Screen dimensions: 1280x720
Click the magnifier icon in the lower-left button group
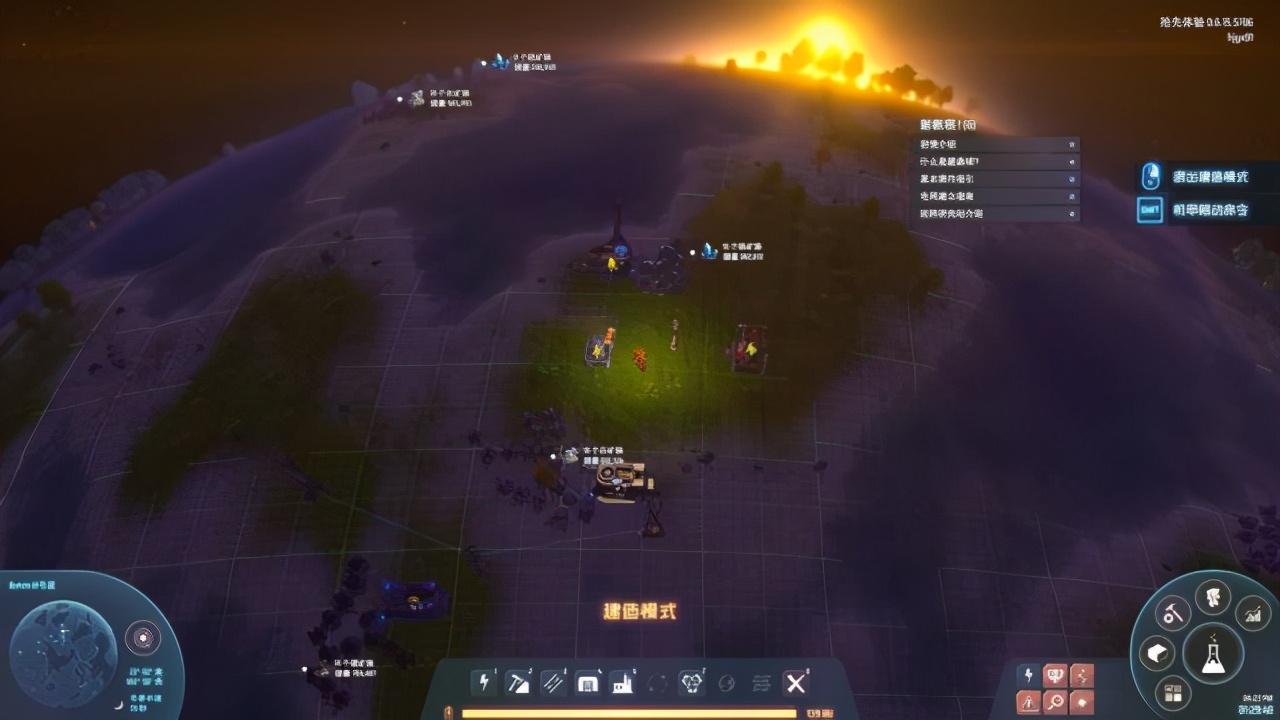pyautogui.click(x=1055, y=702)
